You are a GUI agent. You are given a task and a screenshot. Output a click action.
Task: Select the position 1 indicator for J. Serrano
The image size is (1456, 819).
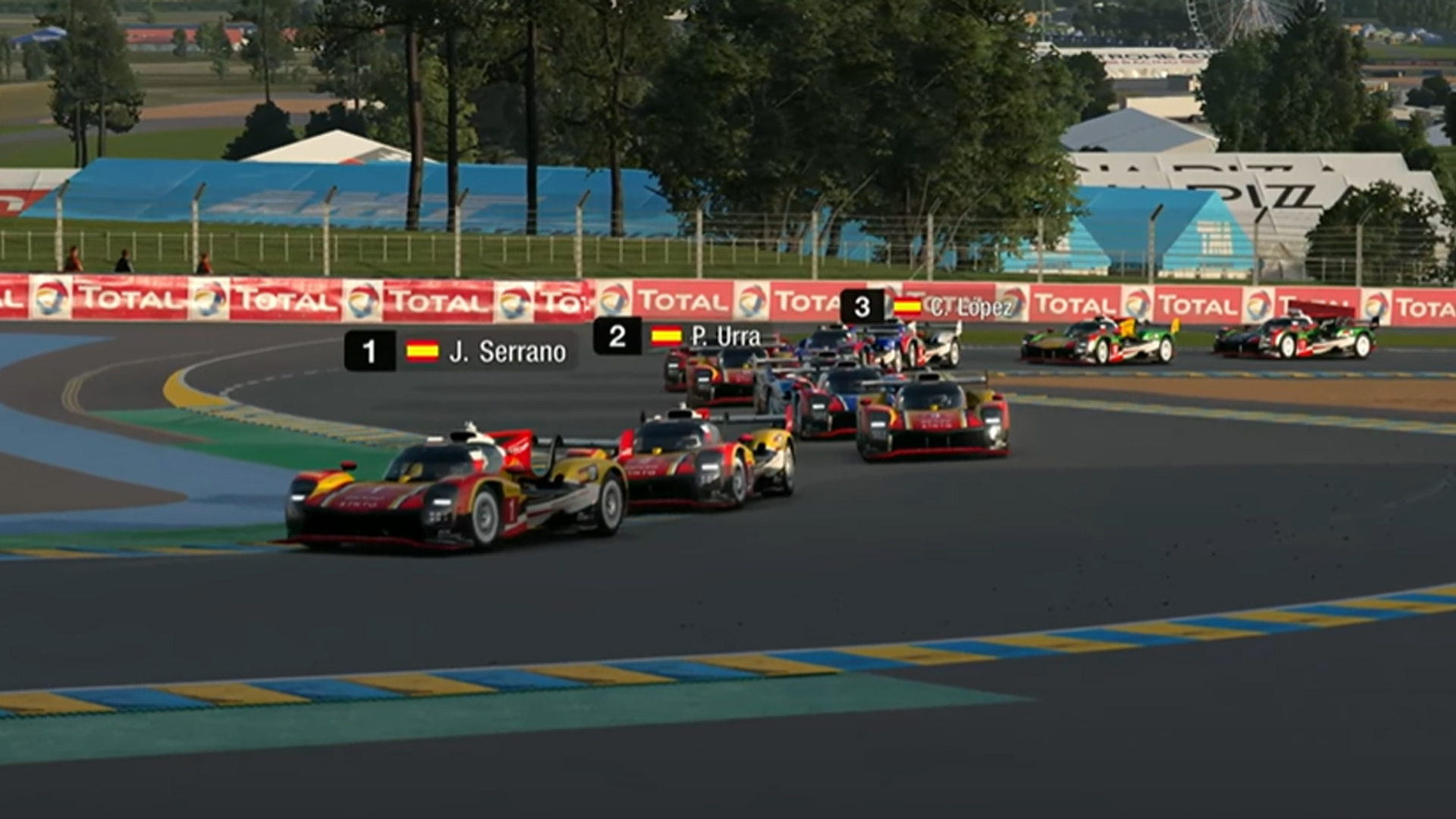pos(369,350)
